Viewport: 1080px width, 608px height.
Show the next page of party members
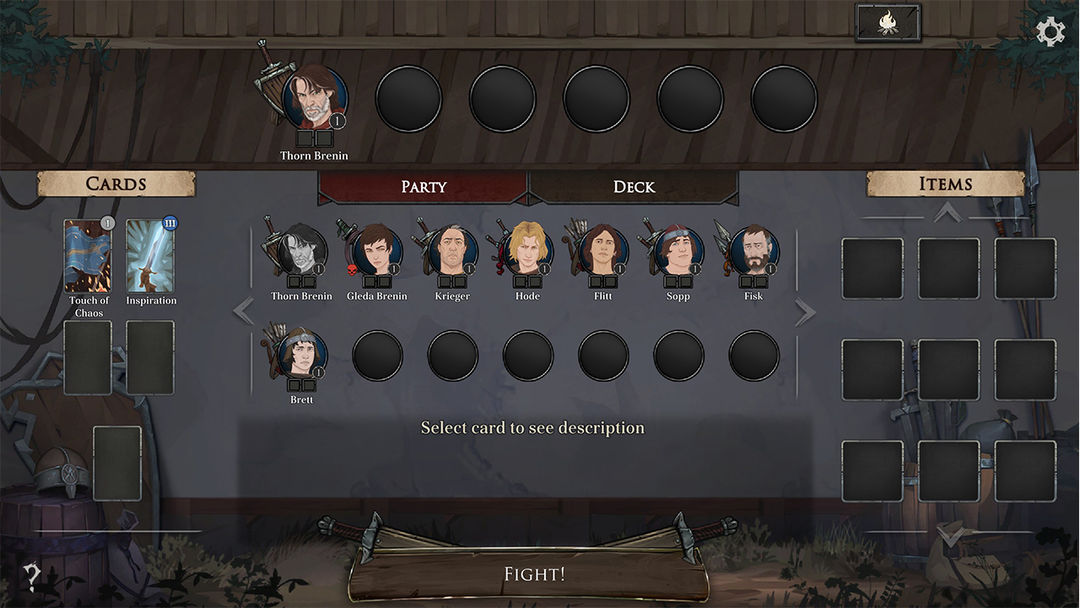805,312
